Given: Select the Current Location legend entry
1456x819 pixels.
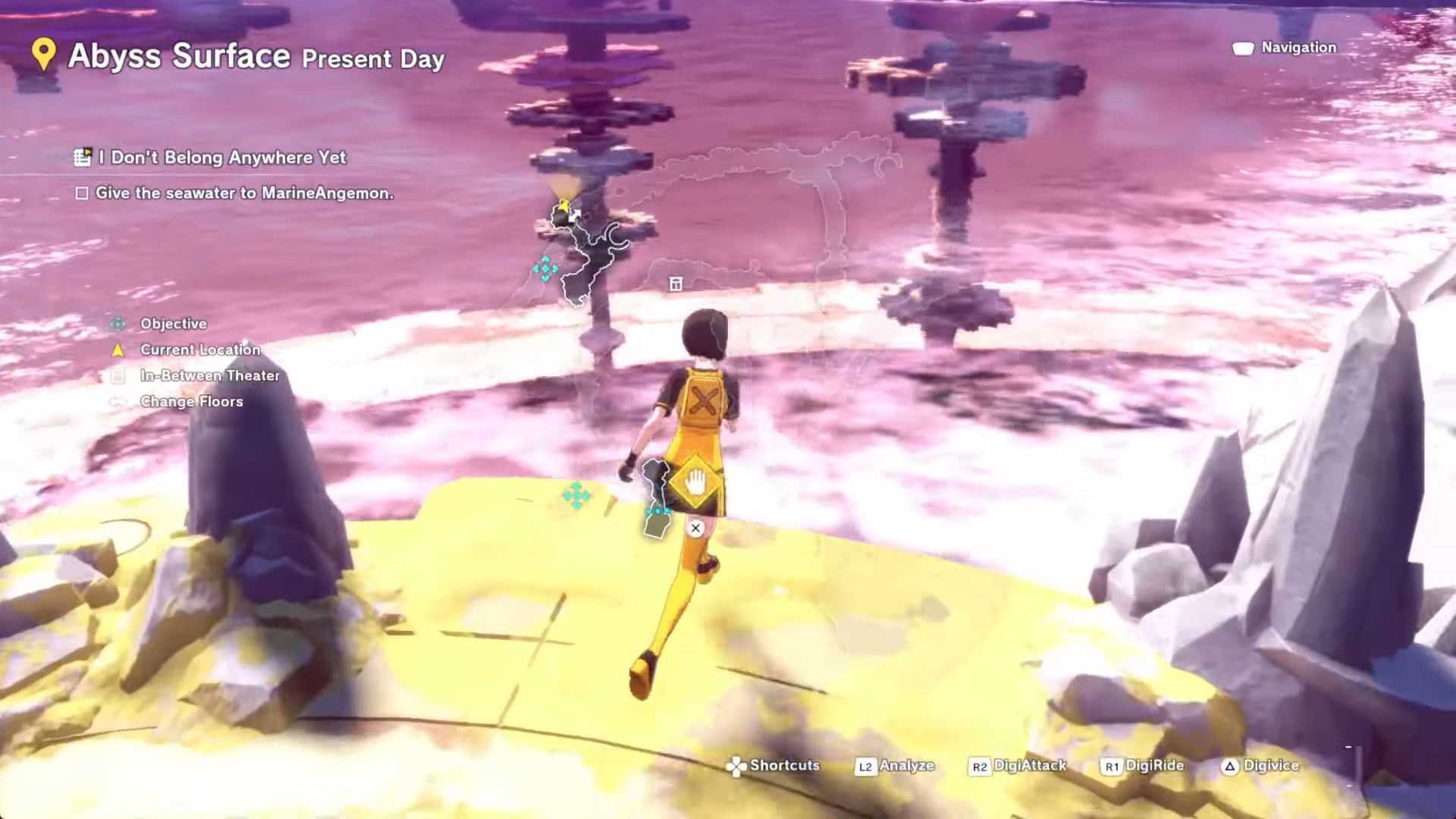Looking at the screenshot, I should 199,350.
